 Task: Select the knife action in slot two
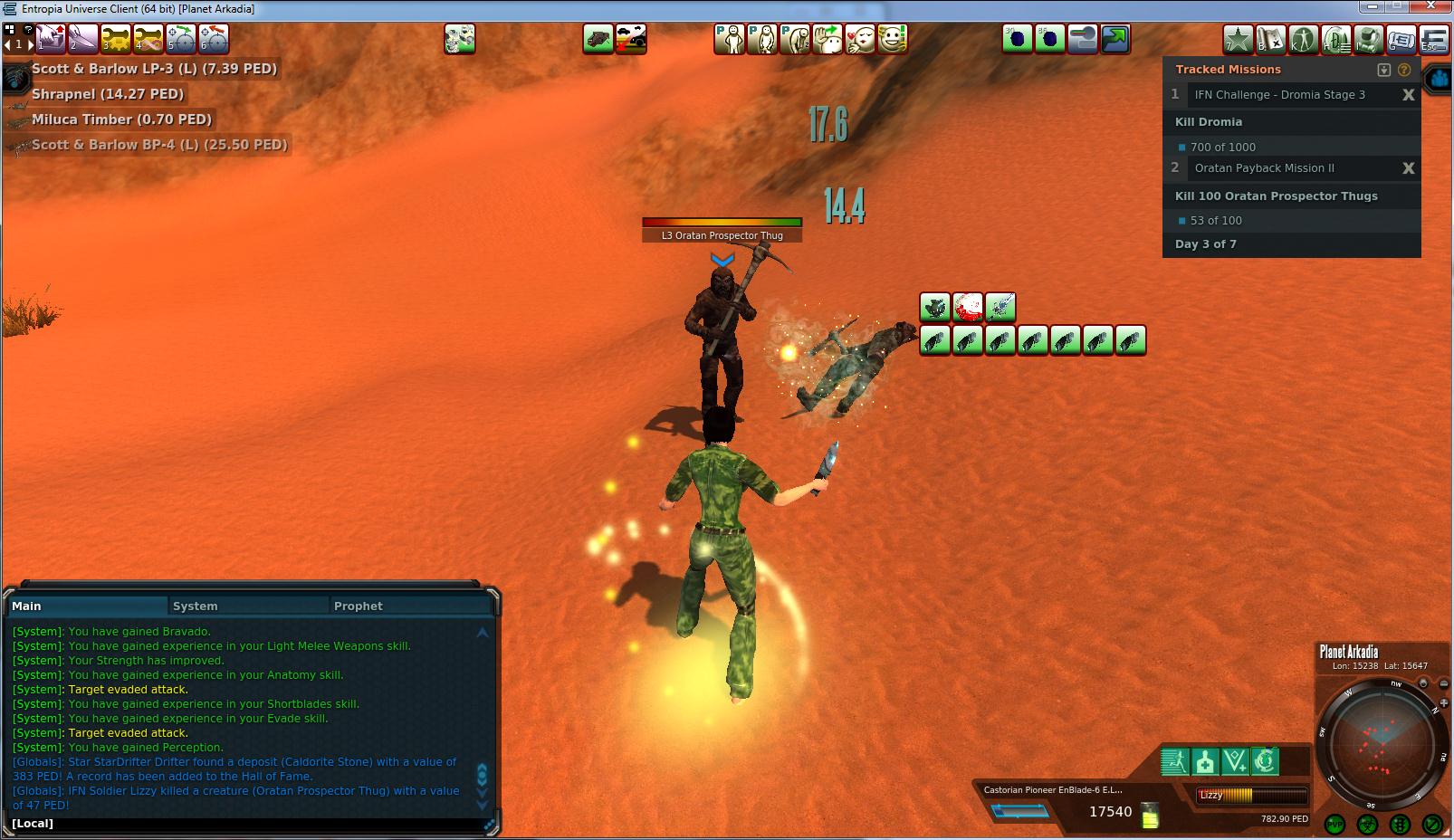click(x=82, y=39)
